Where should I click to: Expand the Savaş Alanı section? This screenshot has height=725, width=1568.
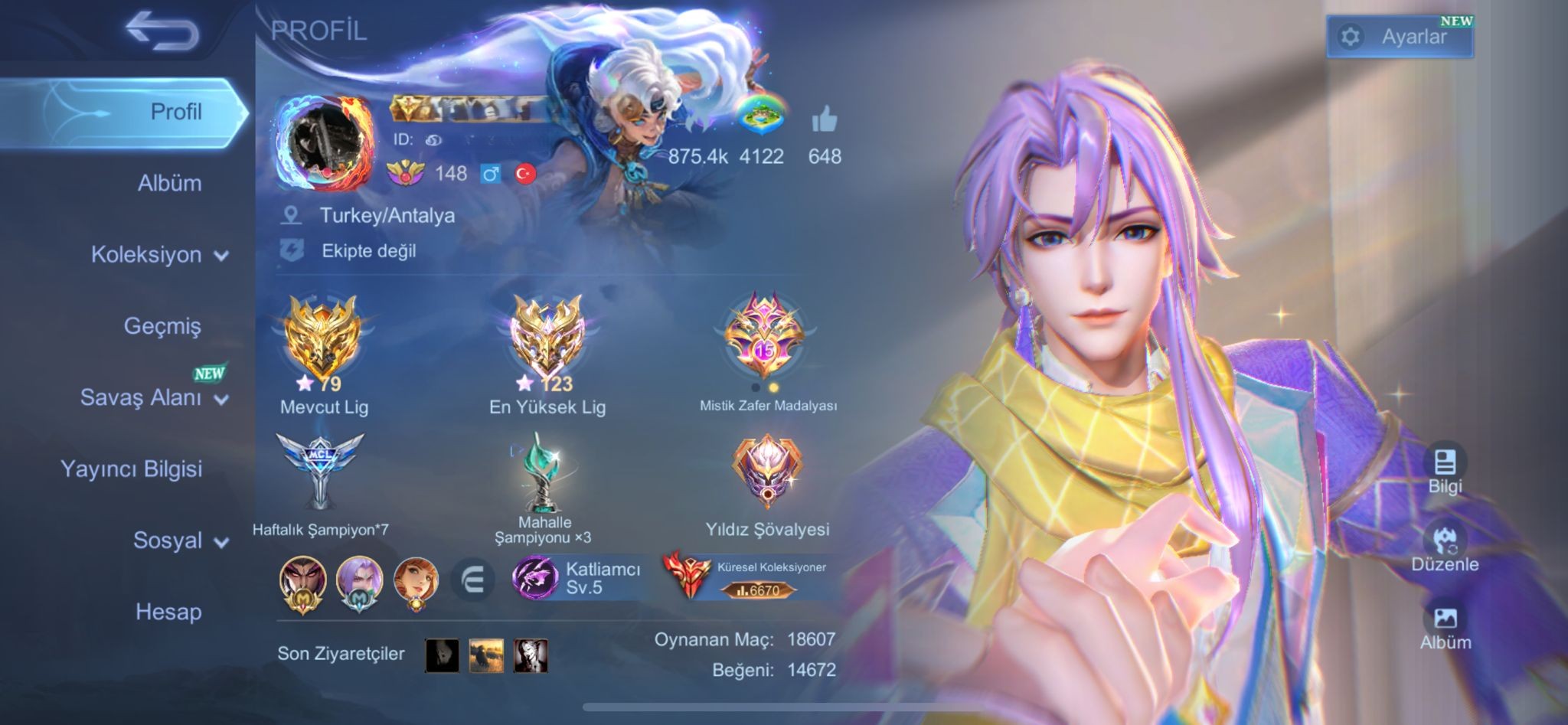tap(153, 397)
